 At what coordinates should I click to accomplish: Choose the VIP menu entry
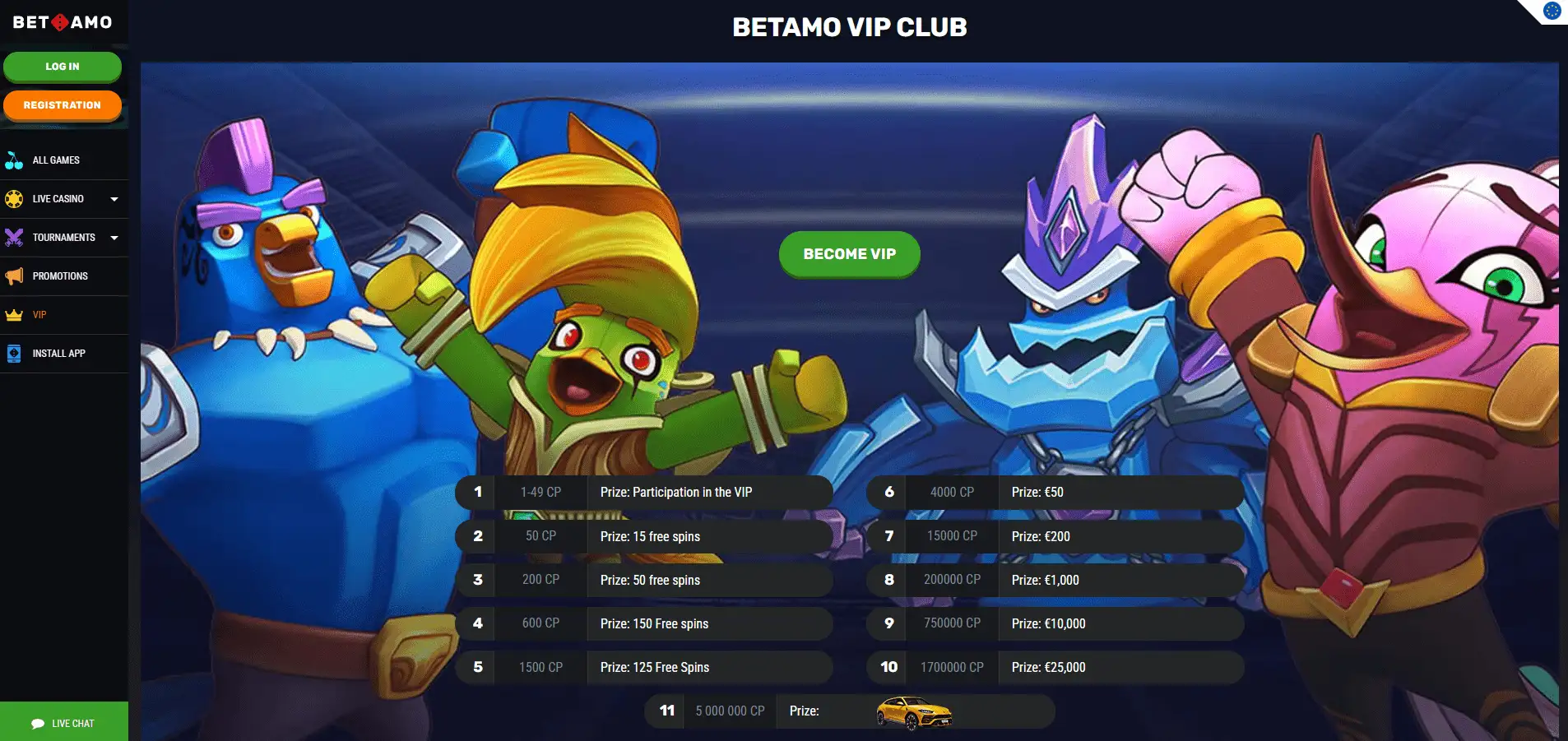pyautogui.click(x=39, y=315)
